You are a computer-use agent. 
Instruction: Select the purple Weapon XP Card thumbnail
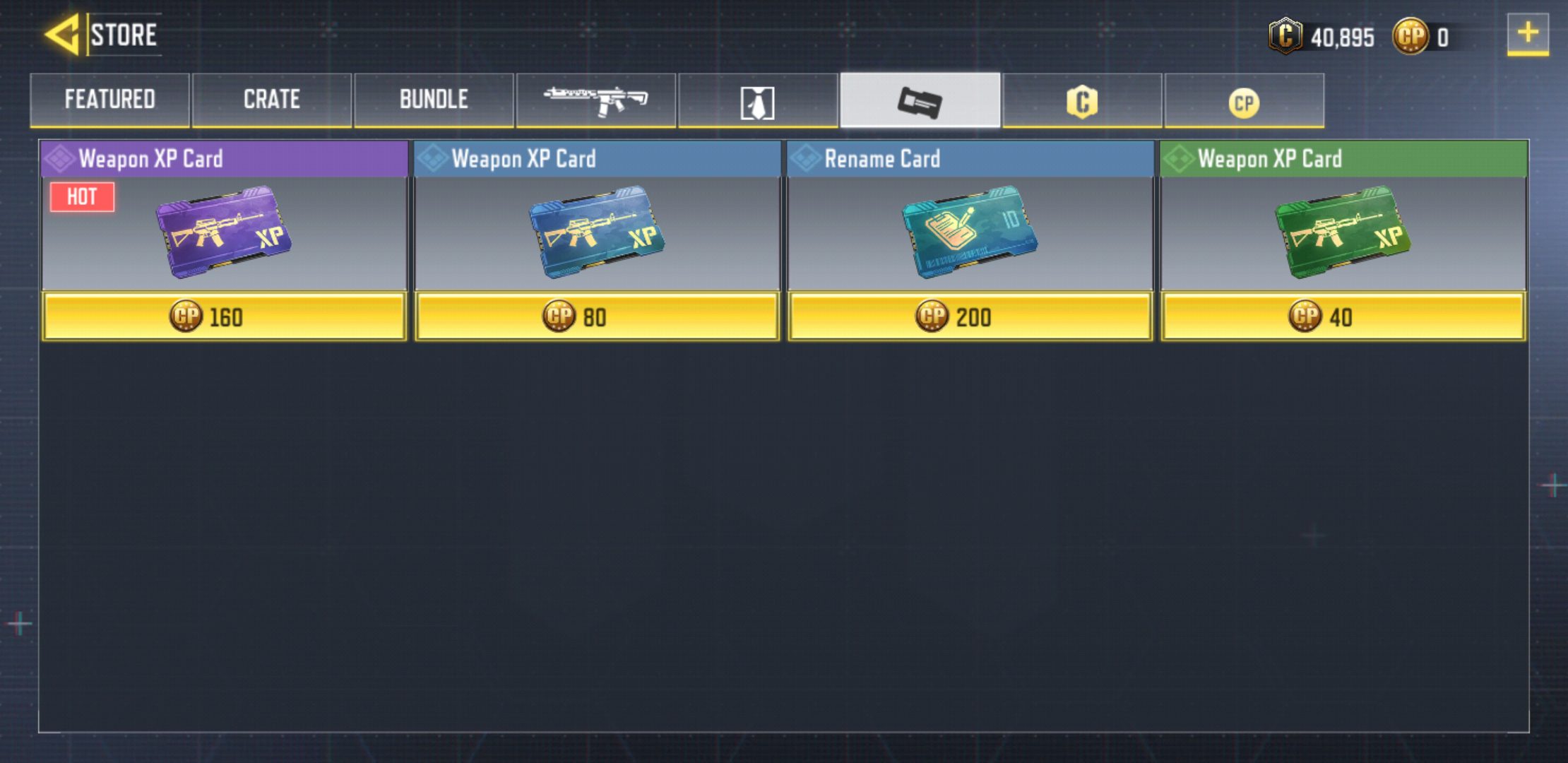pyautogui.click(x=224, y=235)
